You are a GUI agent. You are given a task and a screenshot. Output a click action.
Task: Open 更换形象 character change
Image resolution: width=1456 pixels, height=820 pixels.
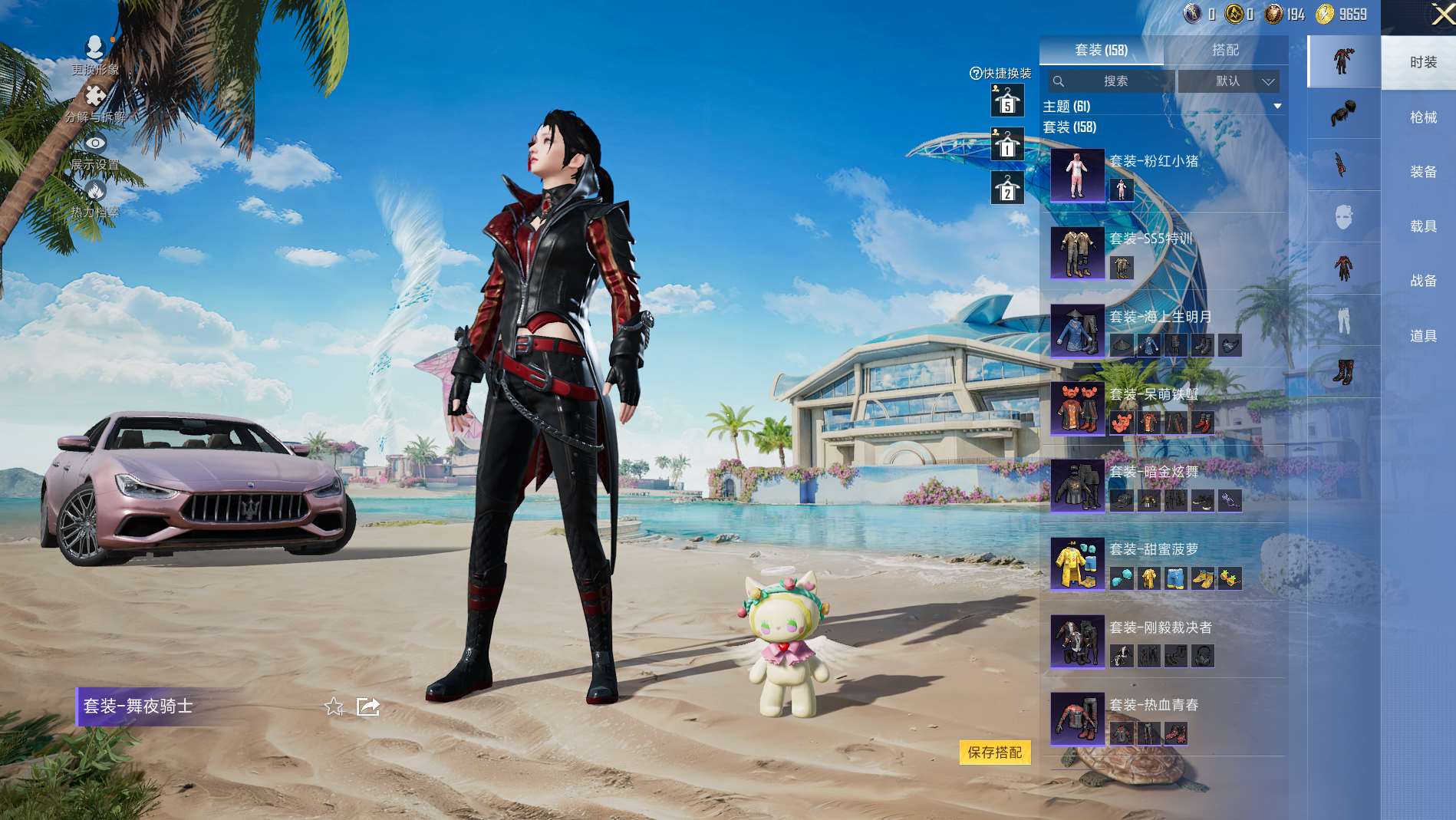click(94, 55)
